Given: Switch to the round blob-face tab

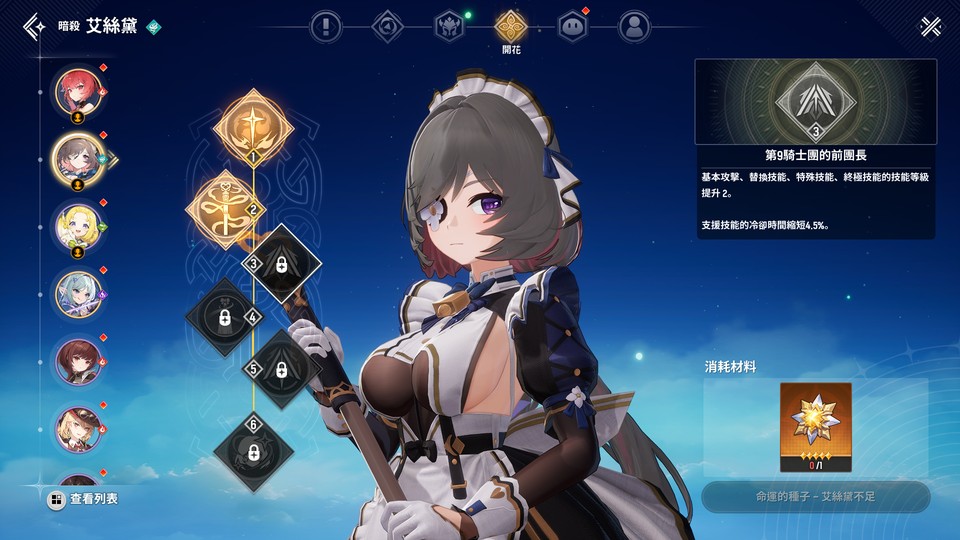Looking at the screenshot, I should coord(572,26).
